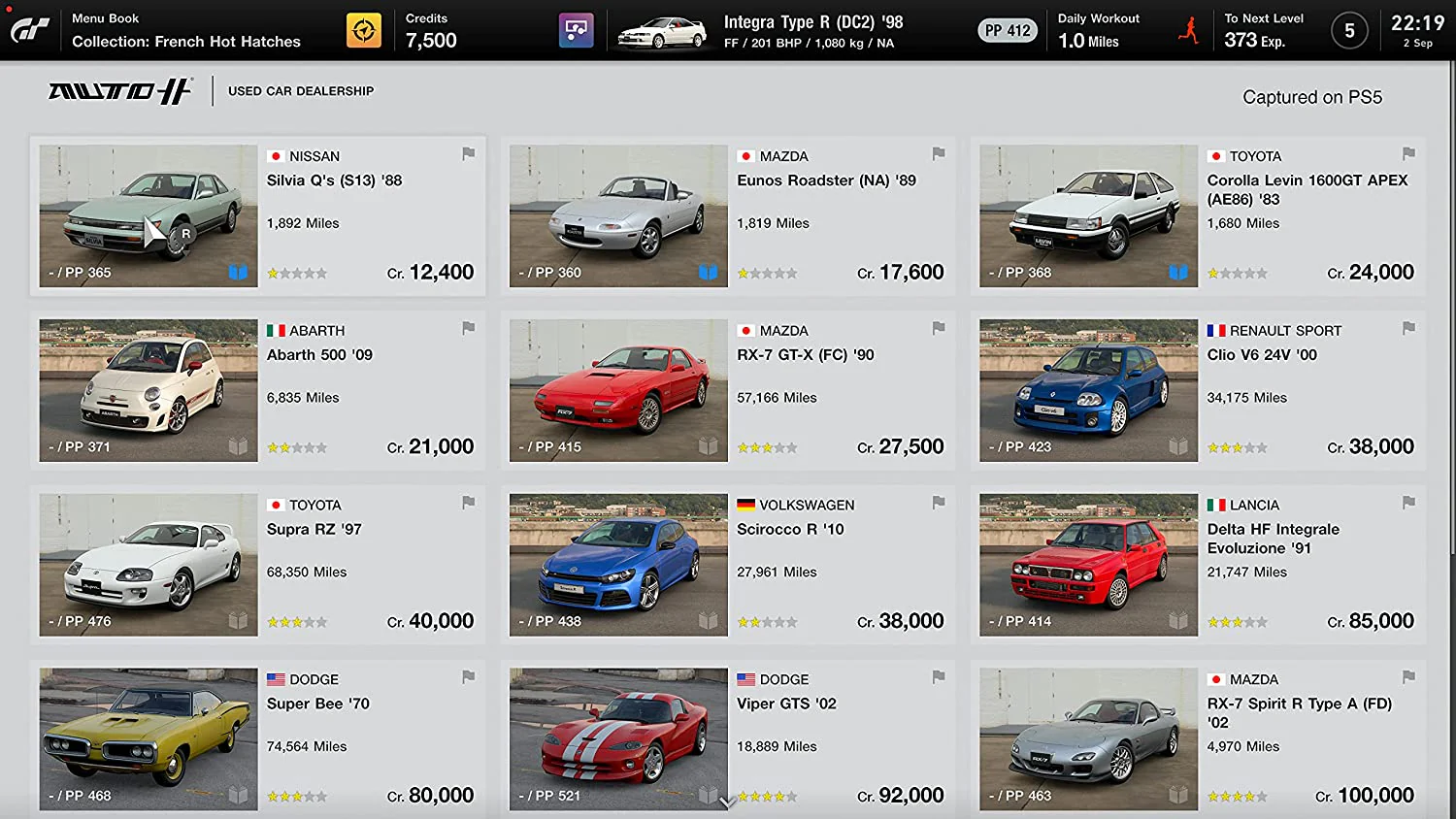This screenshot has width=1456, height=819.
Task: Expand the listings using the down chevron at bottom
Action: coord(726,803)
